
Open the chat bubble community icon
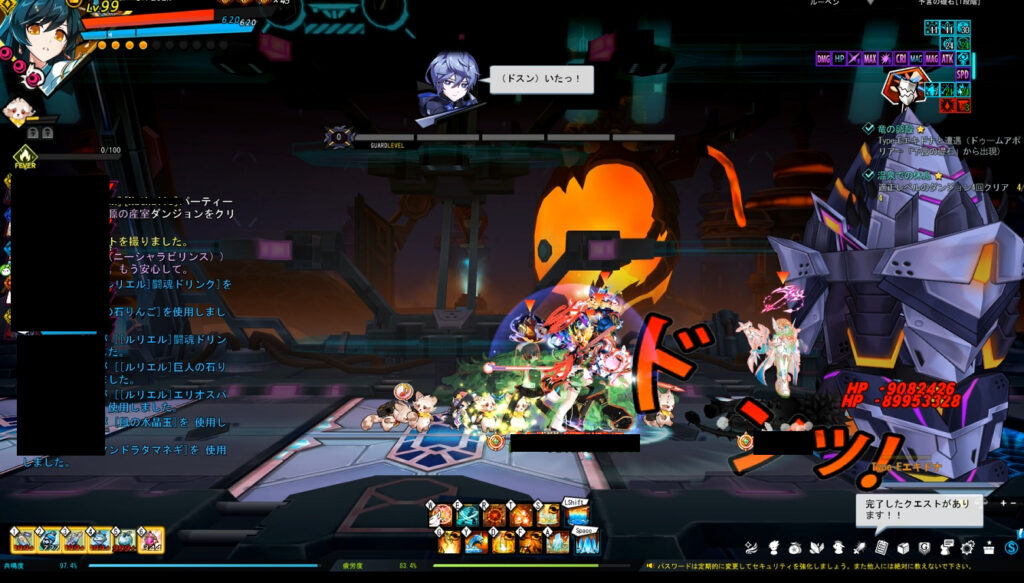pos(946,547)
